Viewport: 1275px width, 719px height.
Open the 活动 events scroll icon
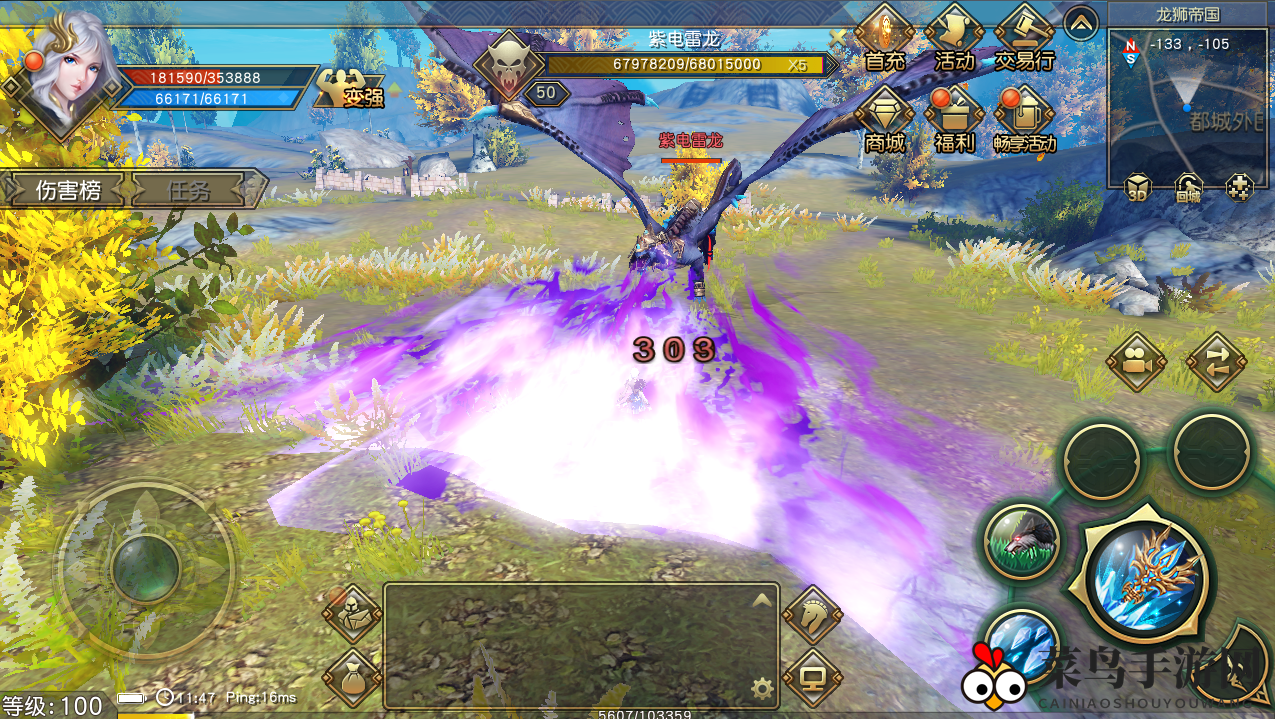[954, 39]
